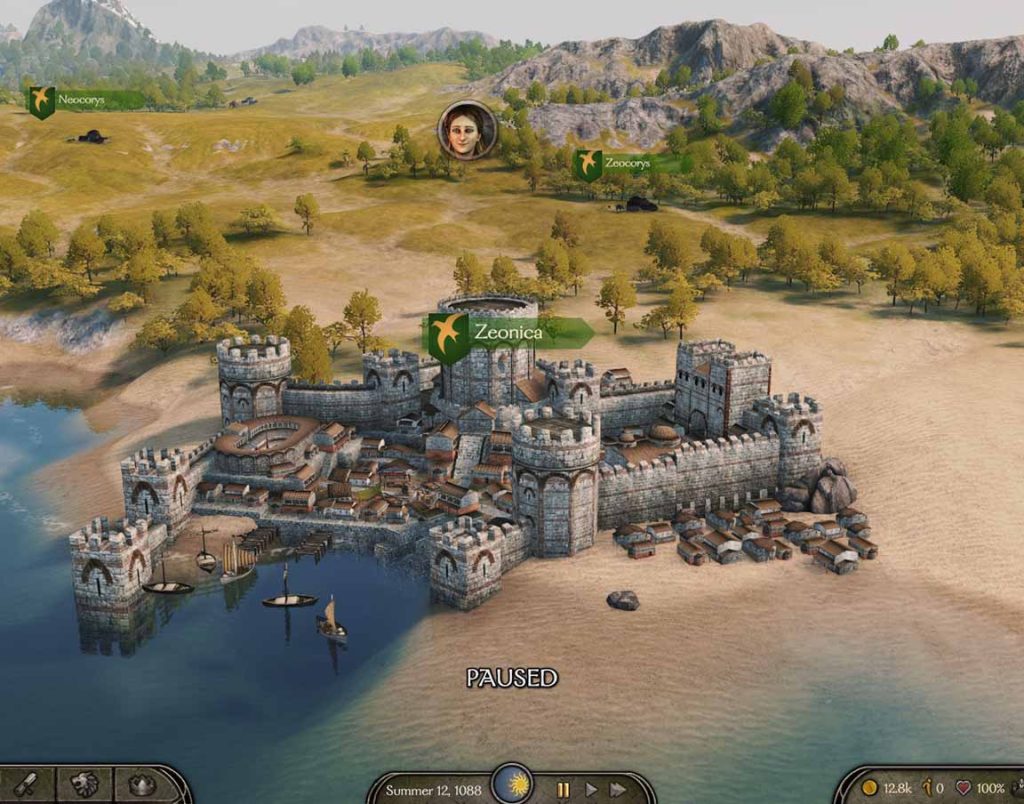Select the Zeocorys village label

click(626, 163)
